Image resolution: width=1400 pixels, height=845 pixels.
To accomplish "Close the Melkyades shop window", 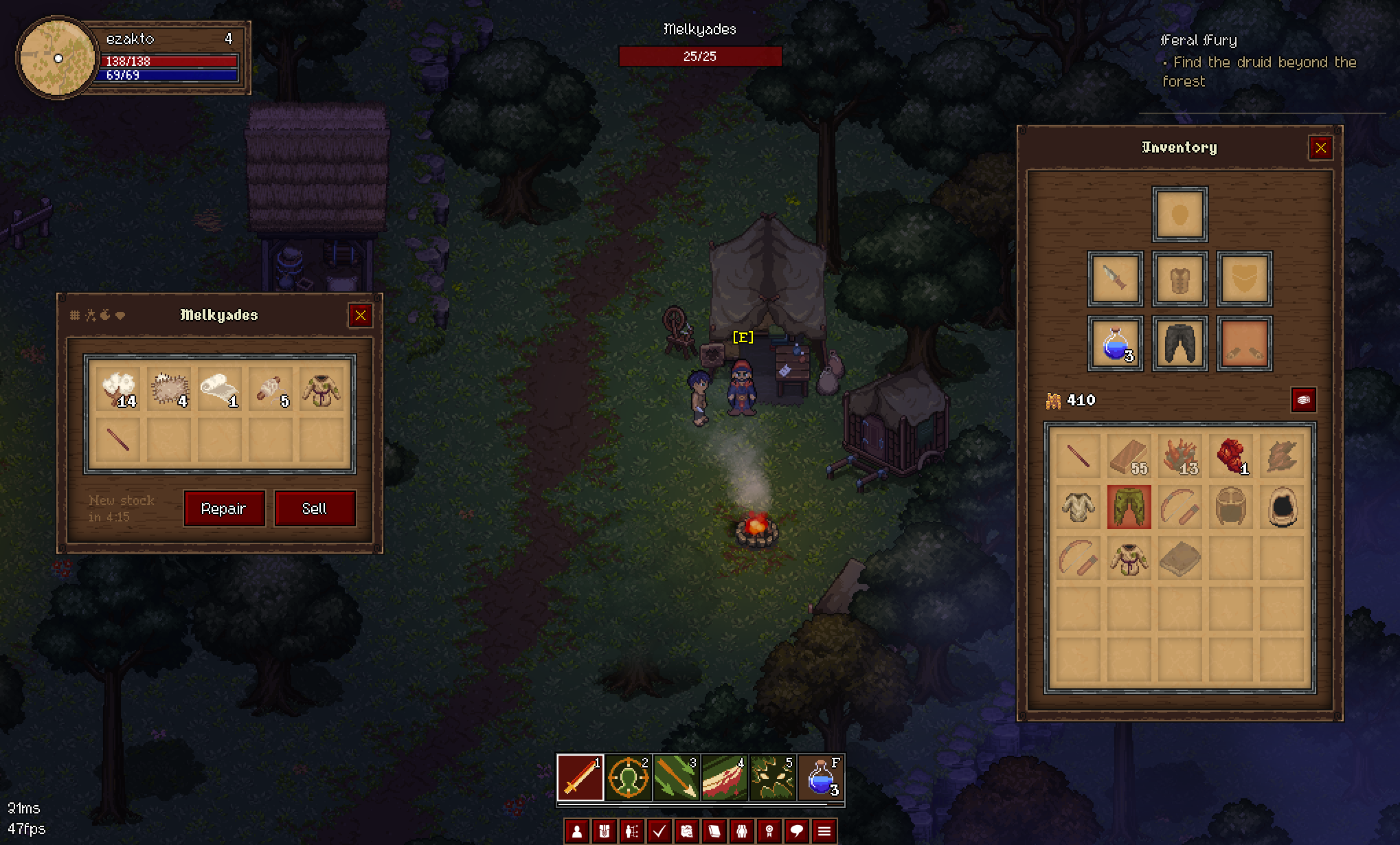I will pos(361,315).
